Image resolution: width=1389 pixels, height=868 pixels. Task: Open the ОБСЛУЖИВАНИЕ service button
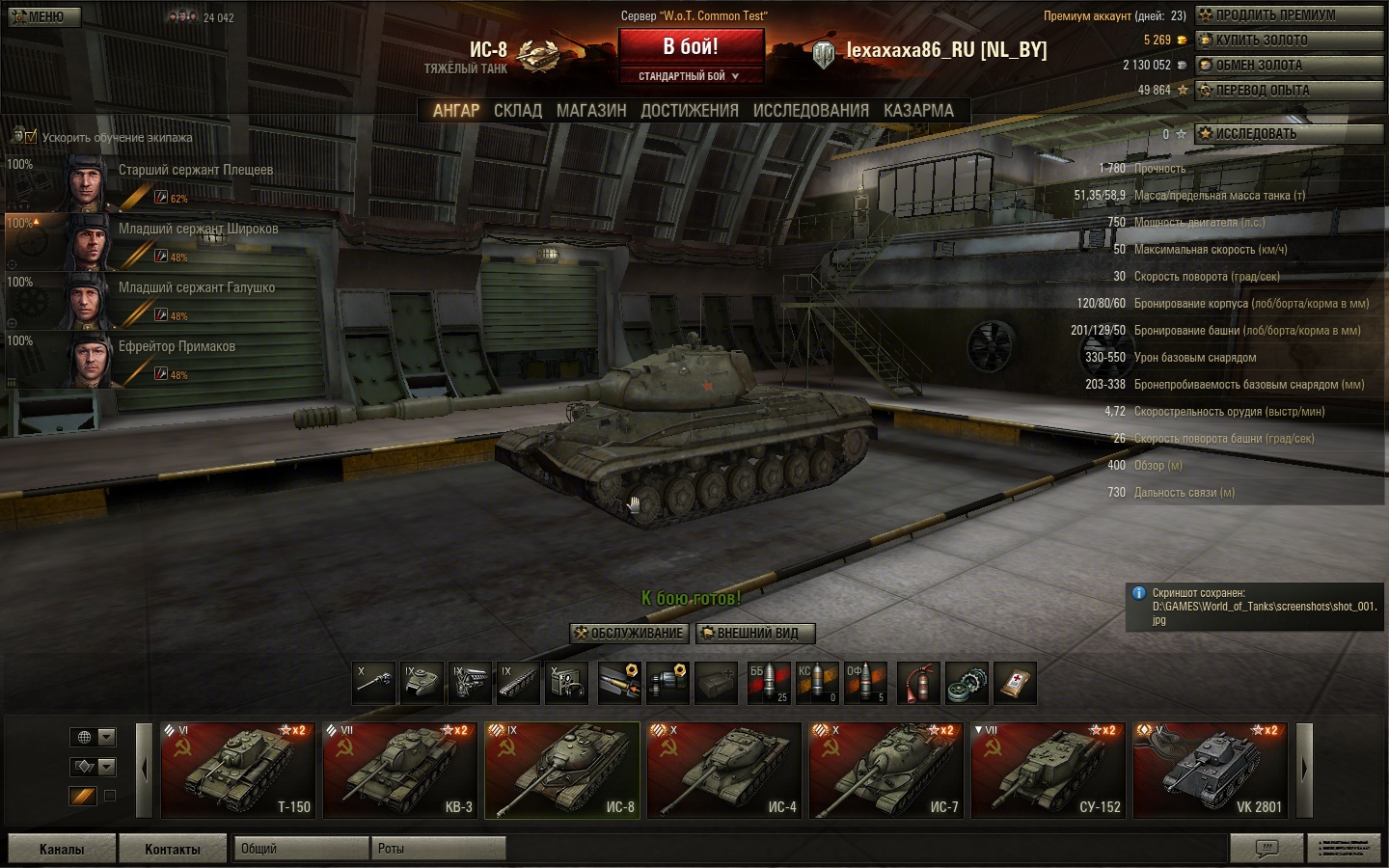click(x=629, y=634)
